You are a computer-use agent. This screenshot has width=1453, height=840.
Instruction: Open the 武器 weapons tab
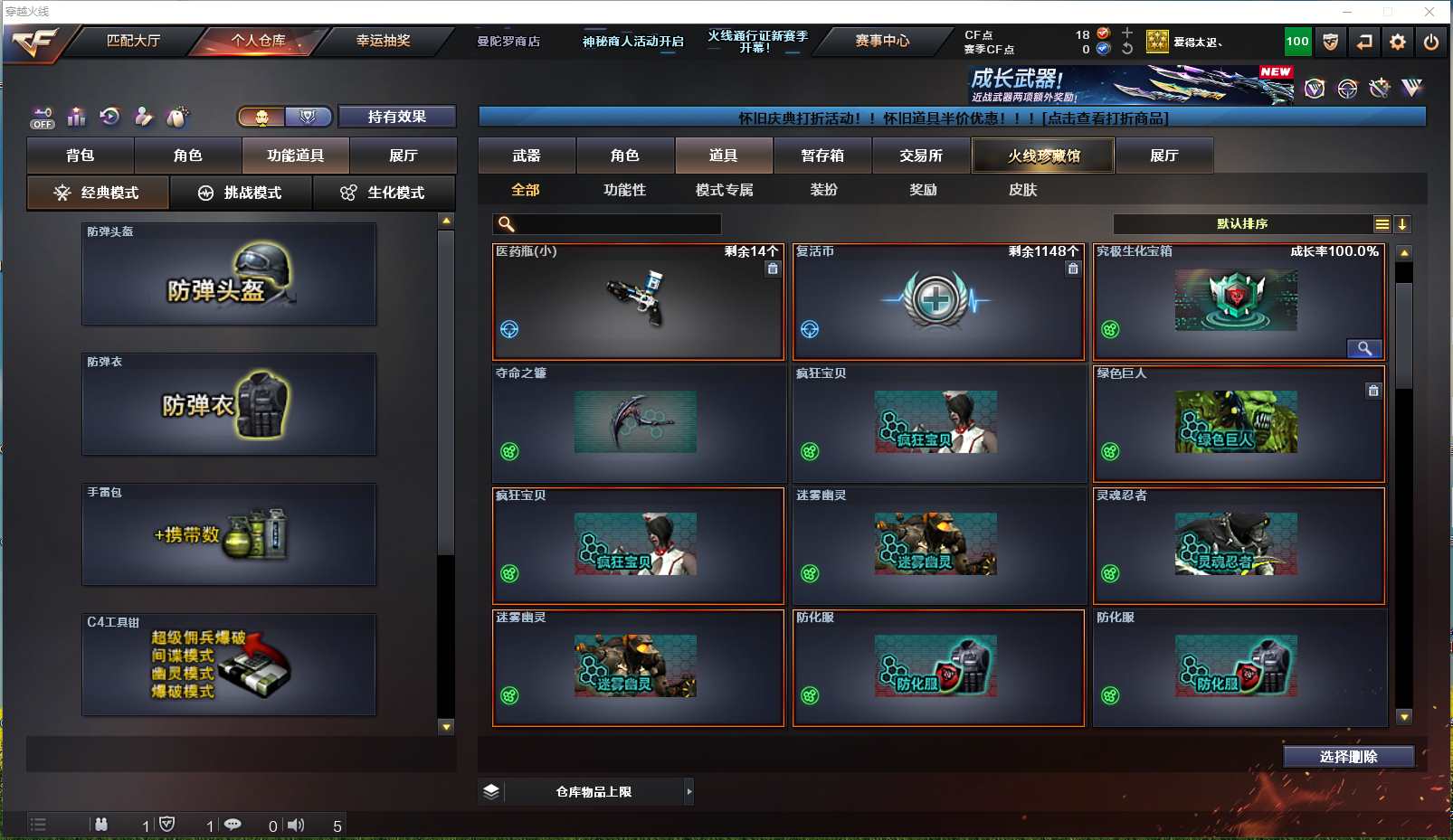(x=527, y=156)
